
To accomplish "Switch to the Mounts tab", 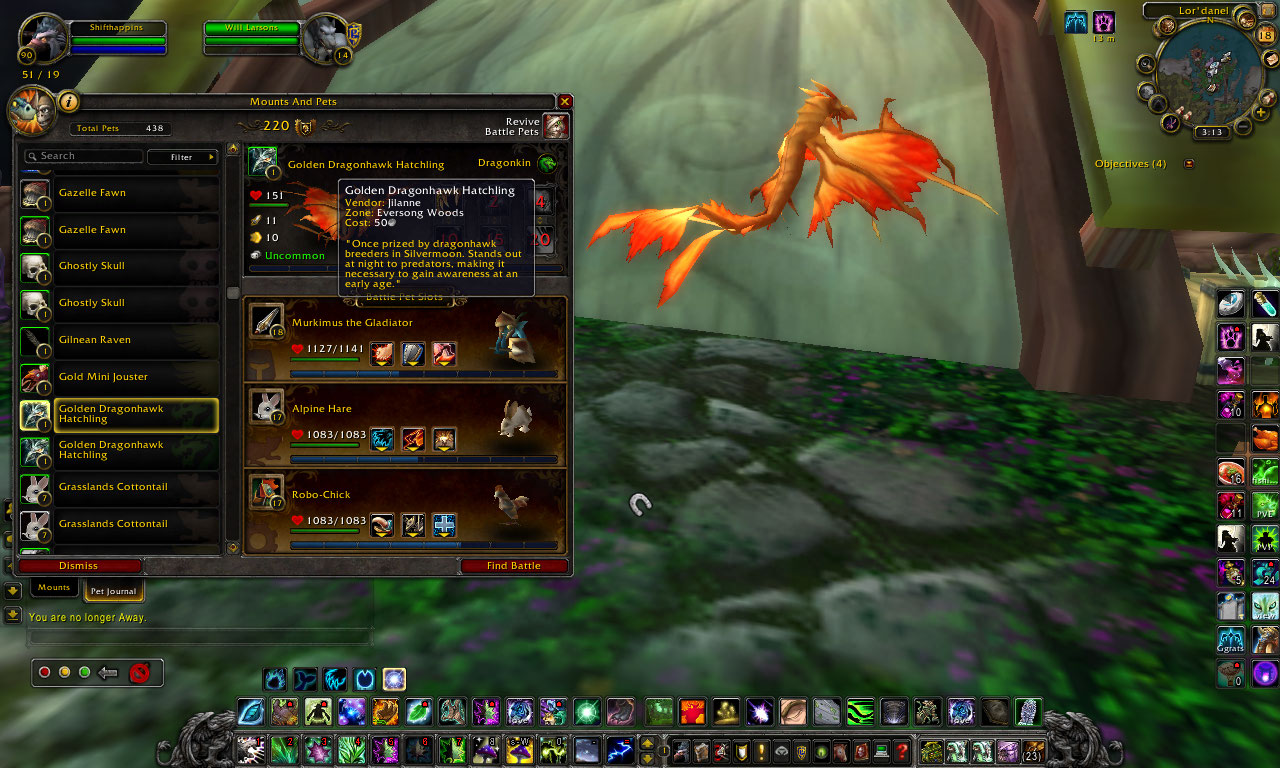I will pos(53,587).
